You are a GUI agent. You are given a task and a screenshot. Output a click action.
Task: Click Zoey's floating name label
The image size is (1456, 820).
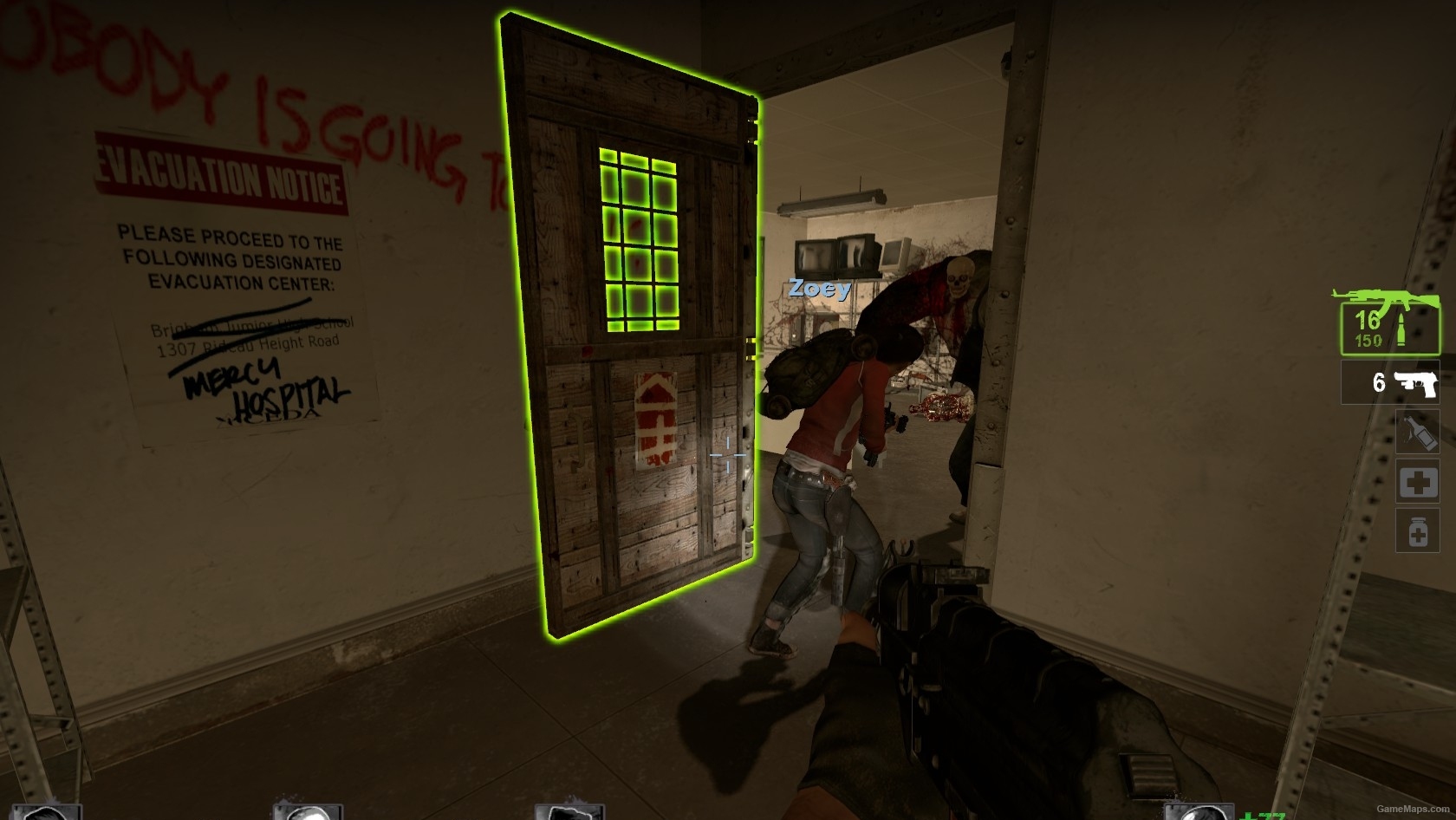pos(818,290)
